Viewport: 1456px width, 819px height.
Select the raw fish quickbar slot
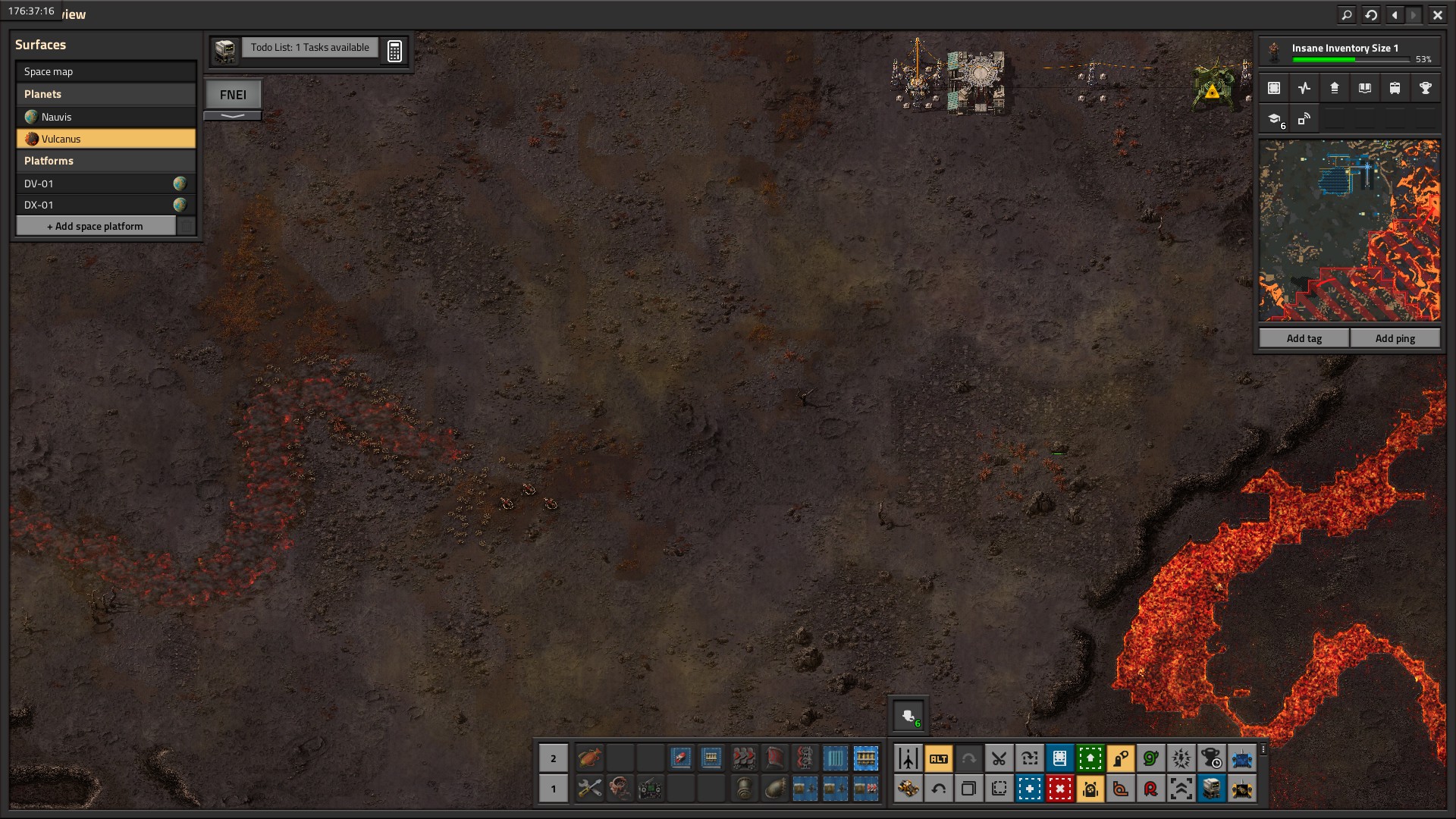589,758
